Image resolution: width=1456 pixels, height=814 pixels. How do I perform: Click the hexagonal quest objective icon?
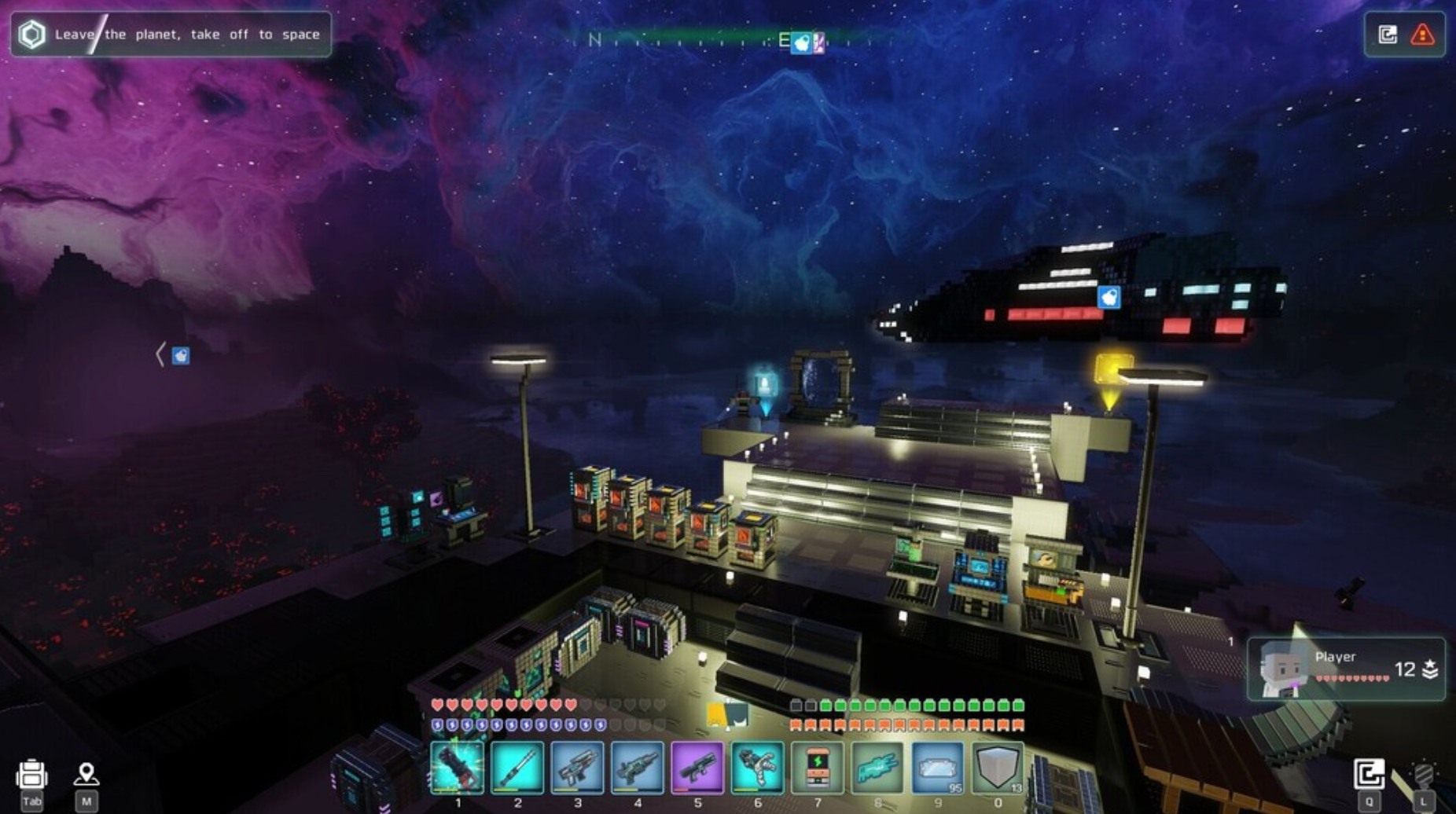pyautogui.click(x=31, y=33)
